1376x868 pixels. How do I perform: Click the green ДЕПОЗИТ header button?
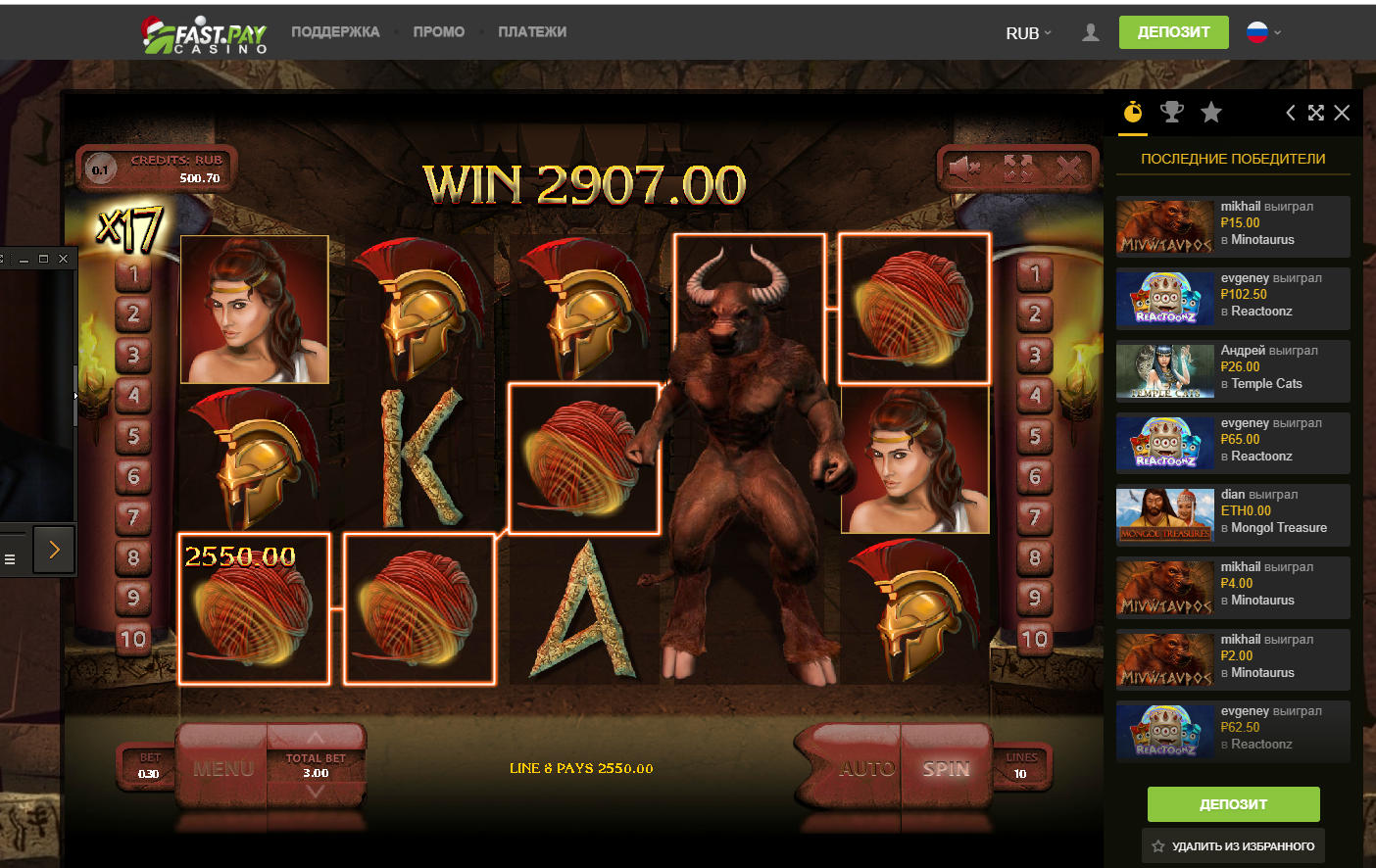pyautogui.click(x=1173, y=32)
